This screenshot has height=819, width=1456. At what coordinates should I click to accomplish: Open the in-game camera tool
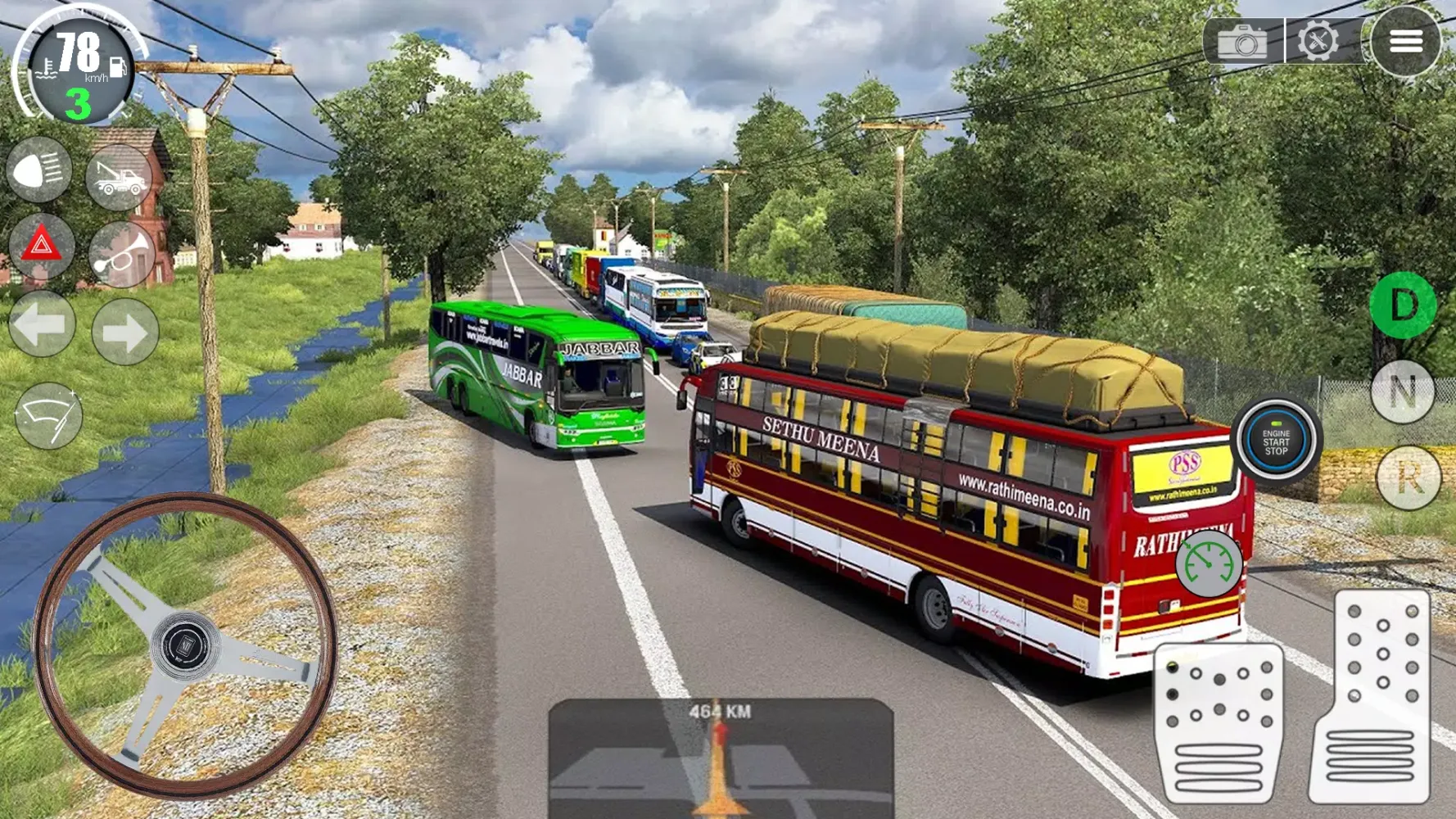pos(1241,40)
